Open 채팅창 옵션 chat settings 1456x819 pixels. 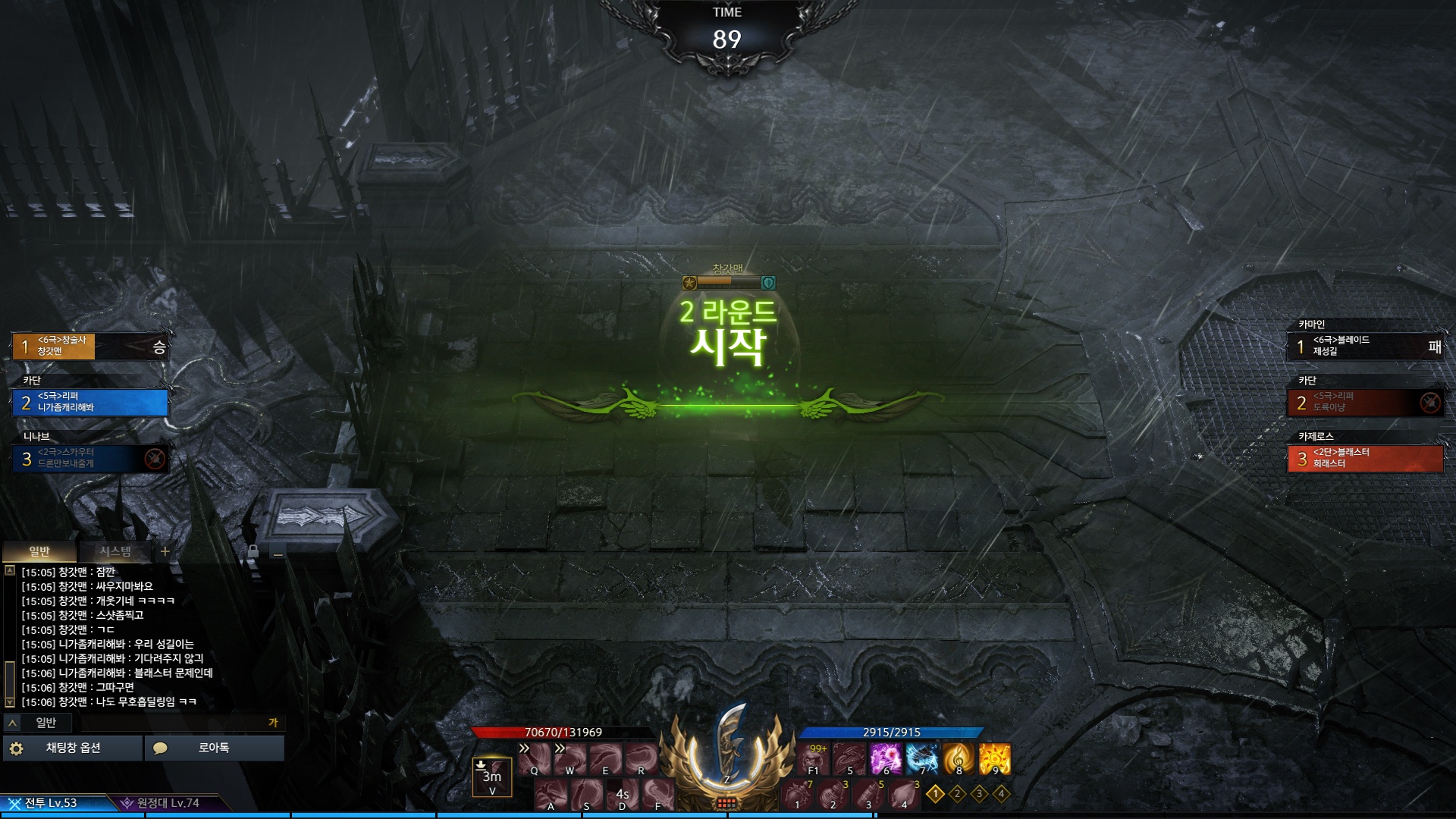coord(73,748)
